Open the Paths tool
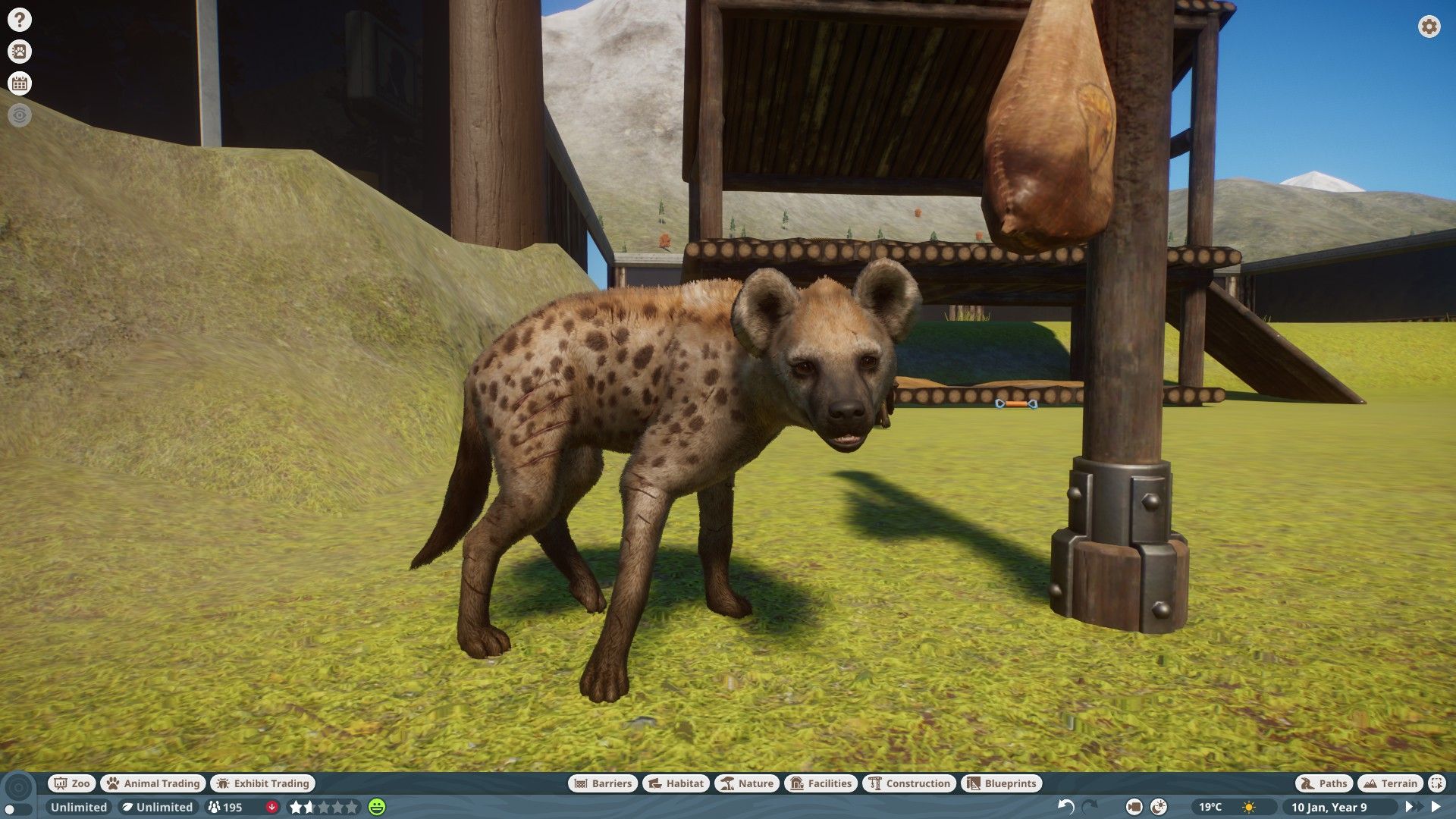 pyautogui.click(x=1323, y=783)
